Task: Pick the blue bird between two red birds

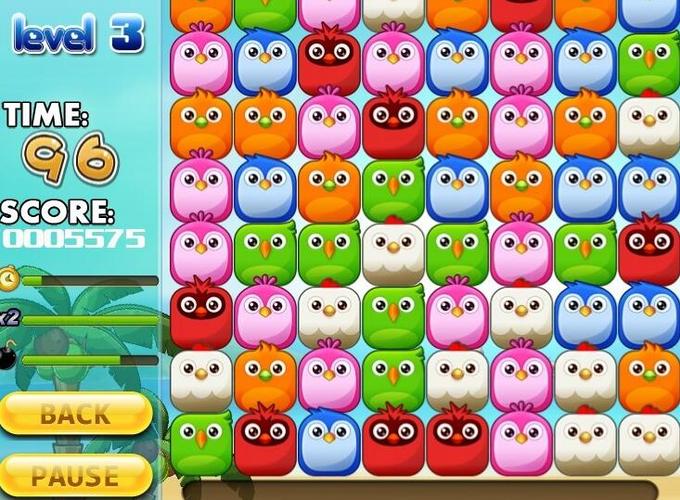Action: coord(329,440)
